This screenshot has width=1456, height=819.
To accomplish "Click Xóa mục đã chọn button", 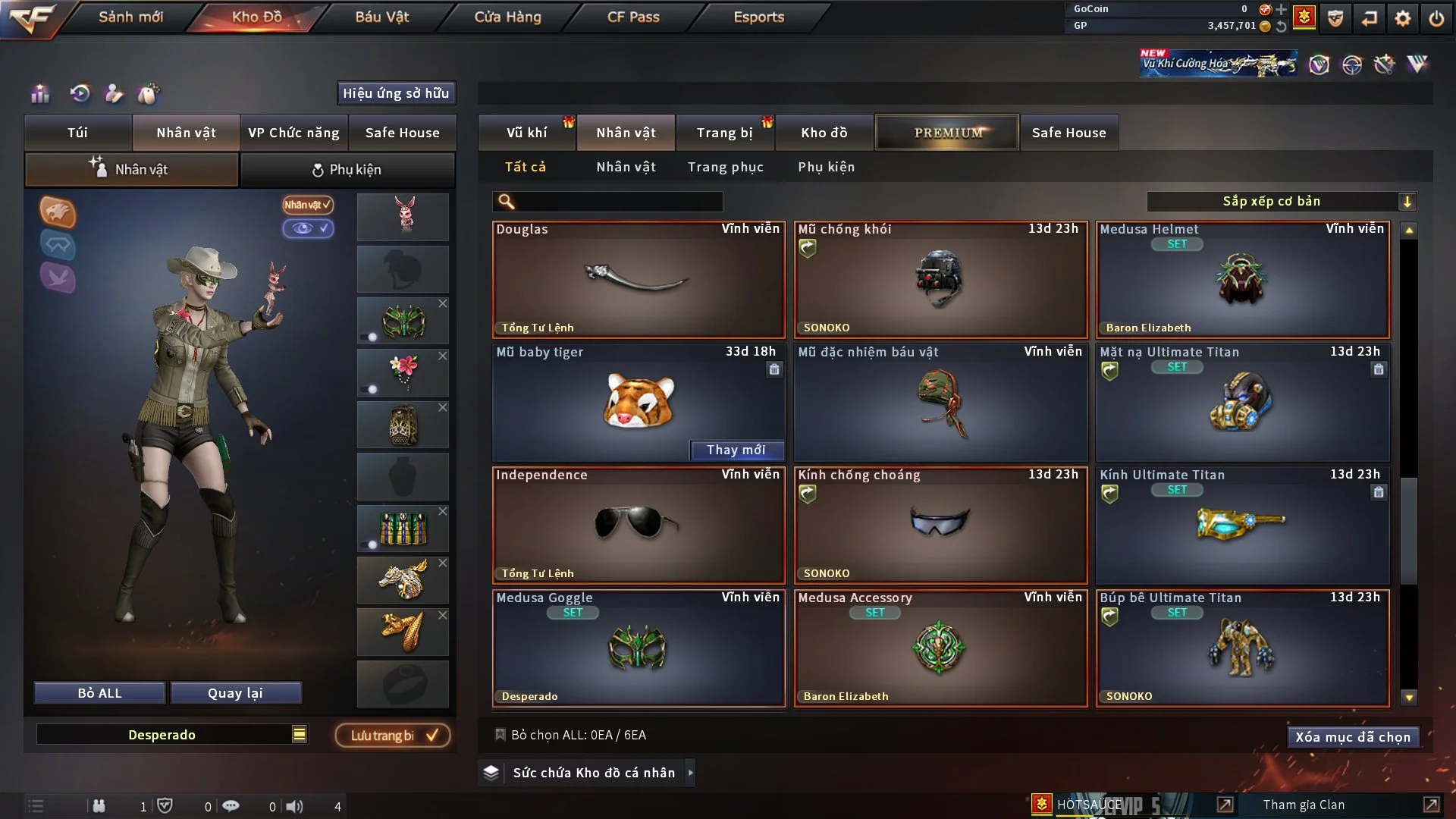I will click(1352, 737).
